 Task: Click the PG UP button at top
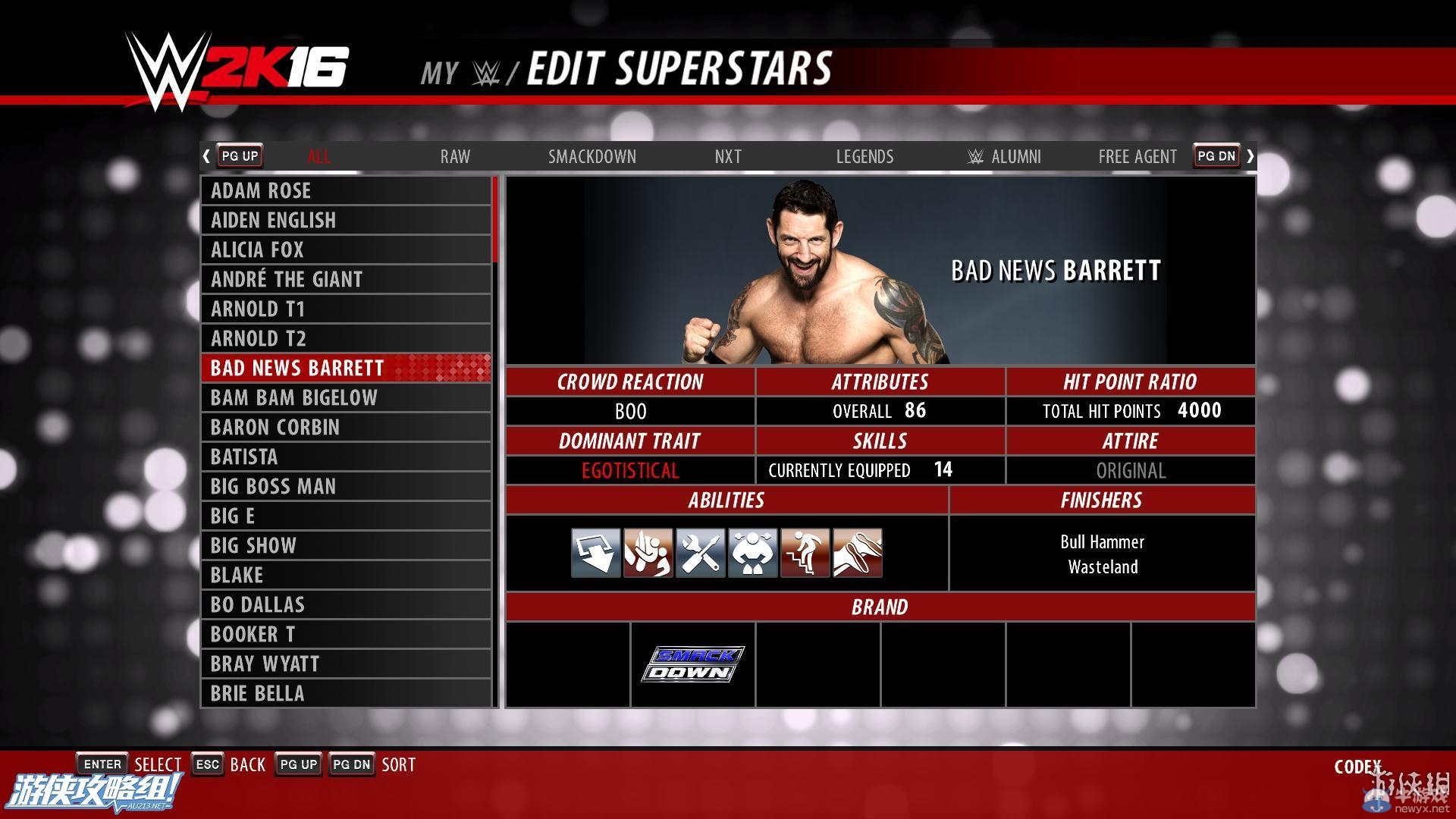click(239, 155)
